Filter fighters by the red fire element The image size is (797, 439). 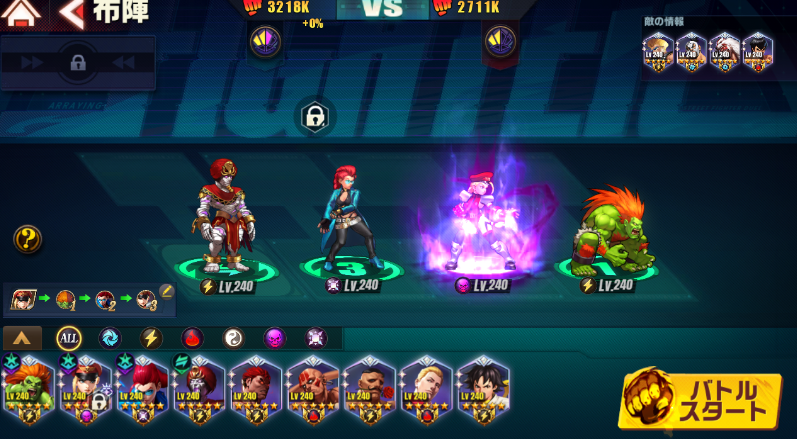pos(192,338)
